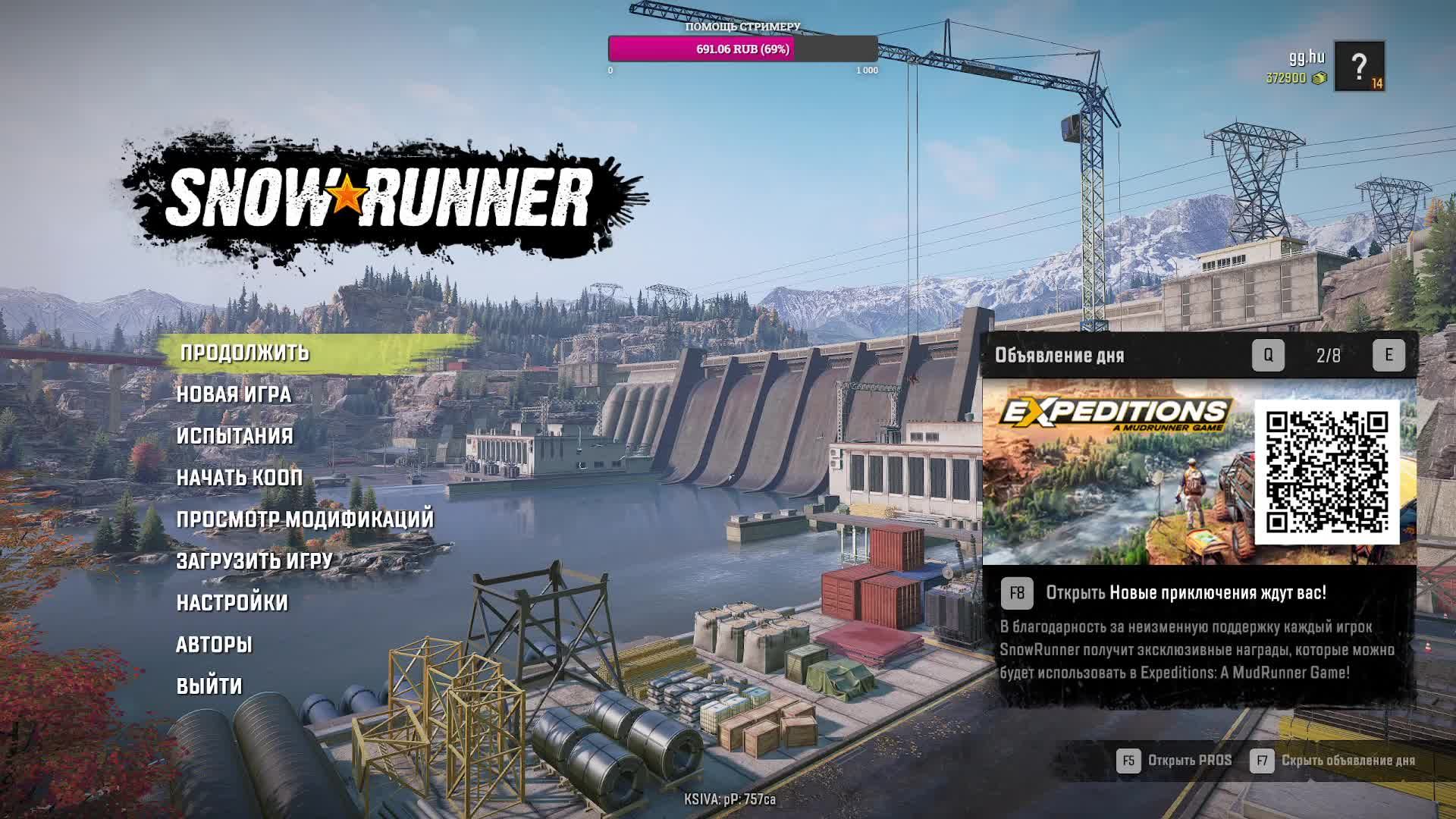Image resolution: width=1456 pixels, height=819 pixels.
Task: Exit the game with ВЫЙТИ
Action: pyautogui.click(x=209, y=686)
